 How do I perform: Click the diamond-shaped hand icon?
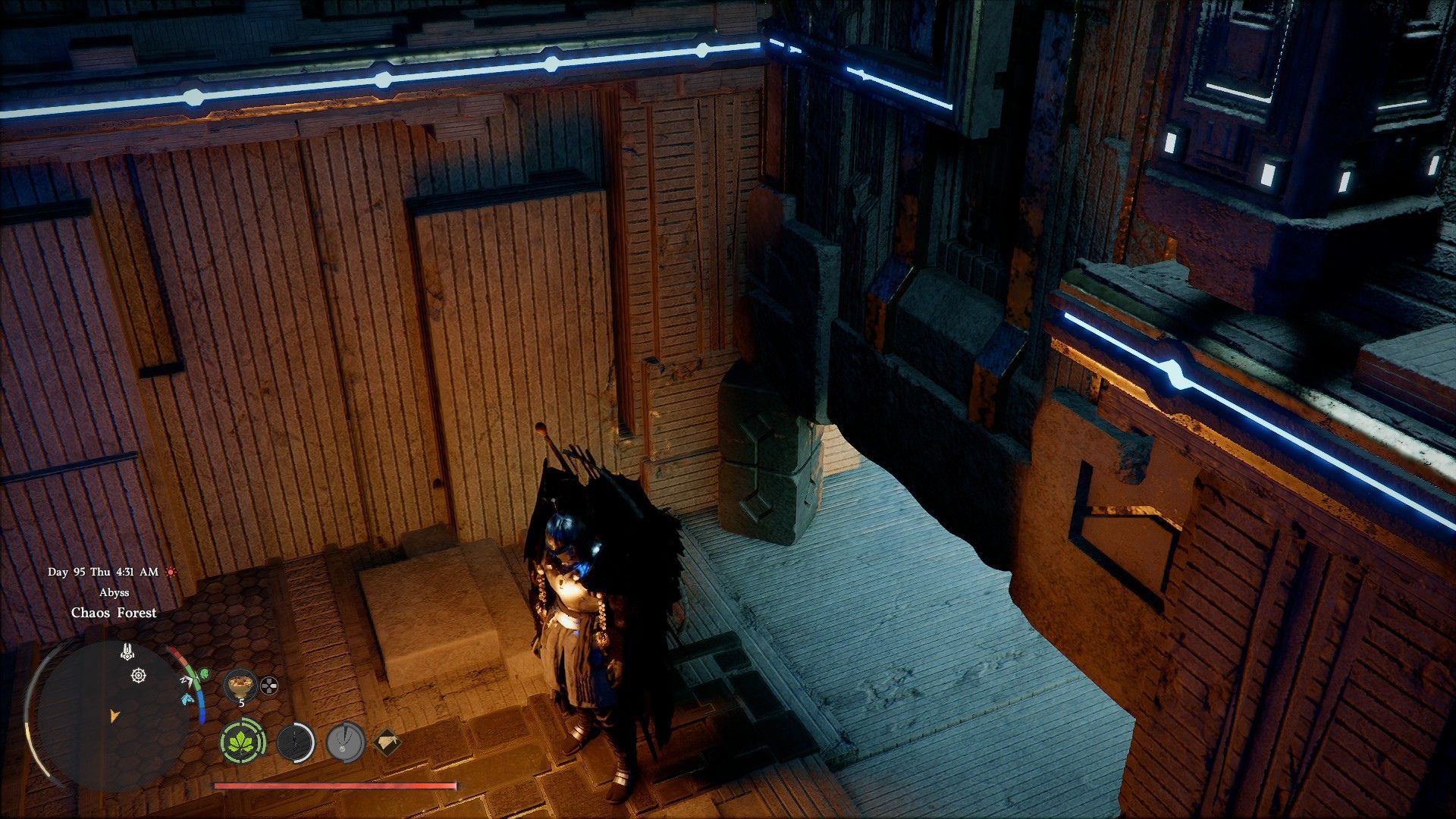pyautogui.click(x=387, y=742)
